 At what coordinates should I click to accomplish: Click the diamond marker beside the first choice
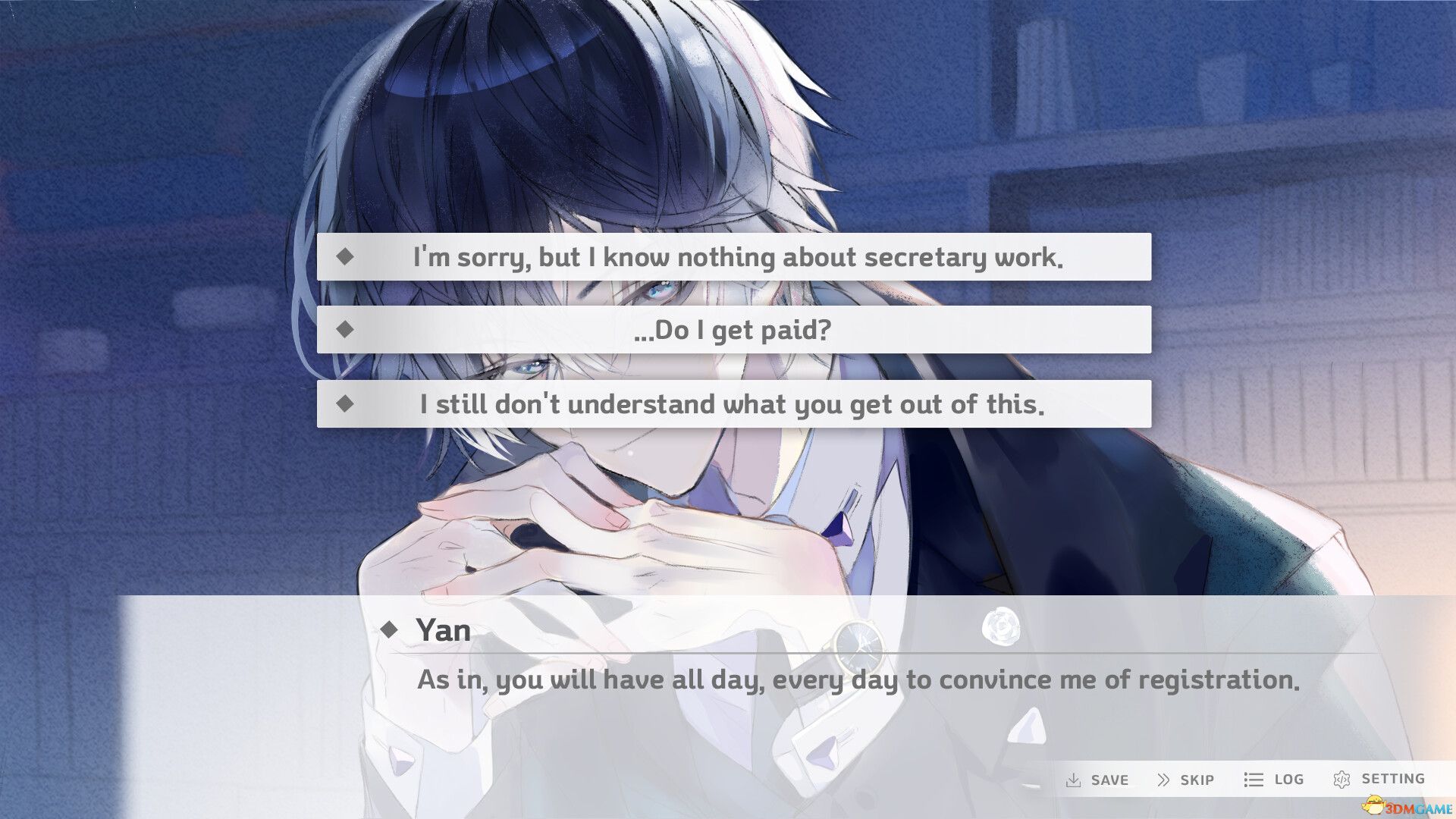[348, 257]
